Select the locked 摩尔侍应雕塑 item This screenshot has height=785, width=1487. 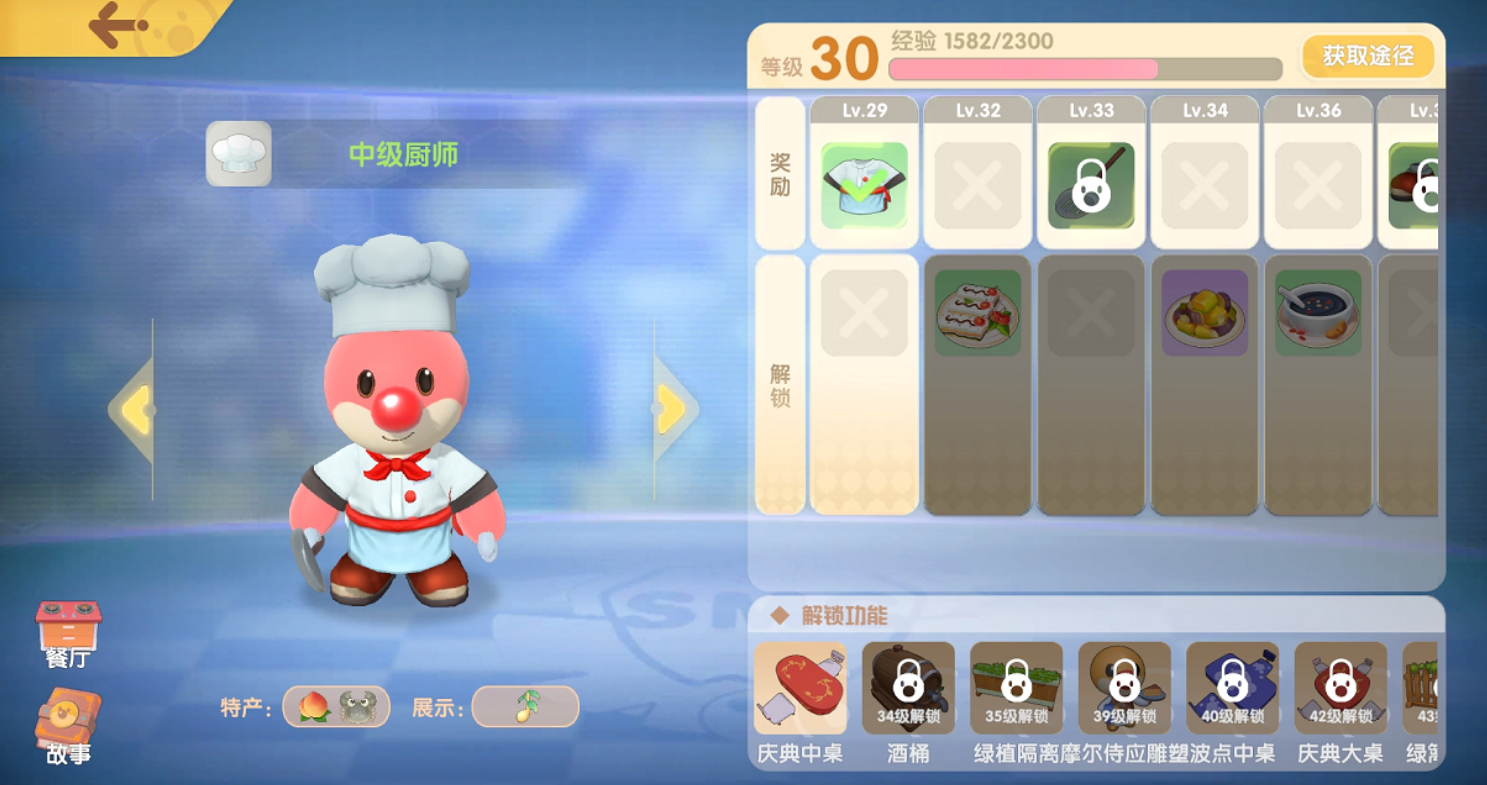pos(1124,689)
